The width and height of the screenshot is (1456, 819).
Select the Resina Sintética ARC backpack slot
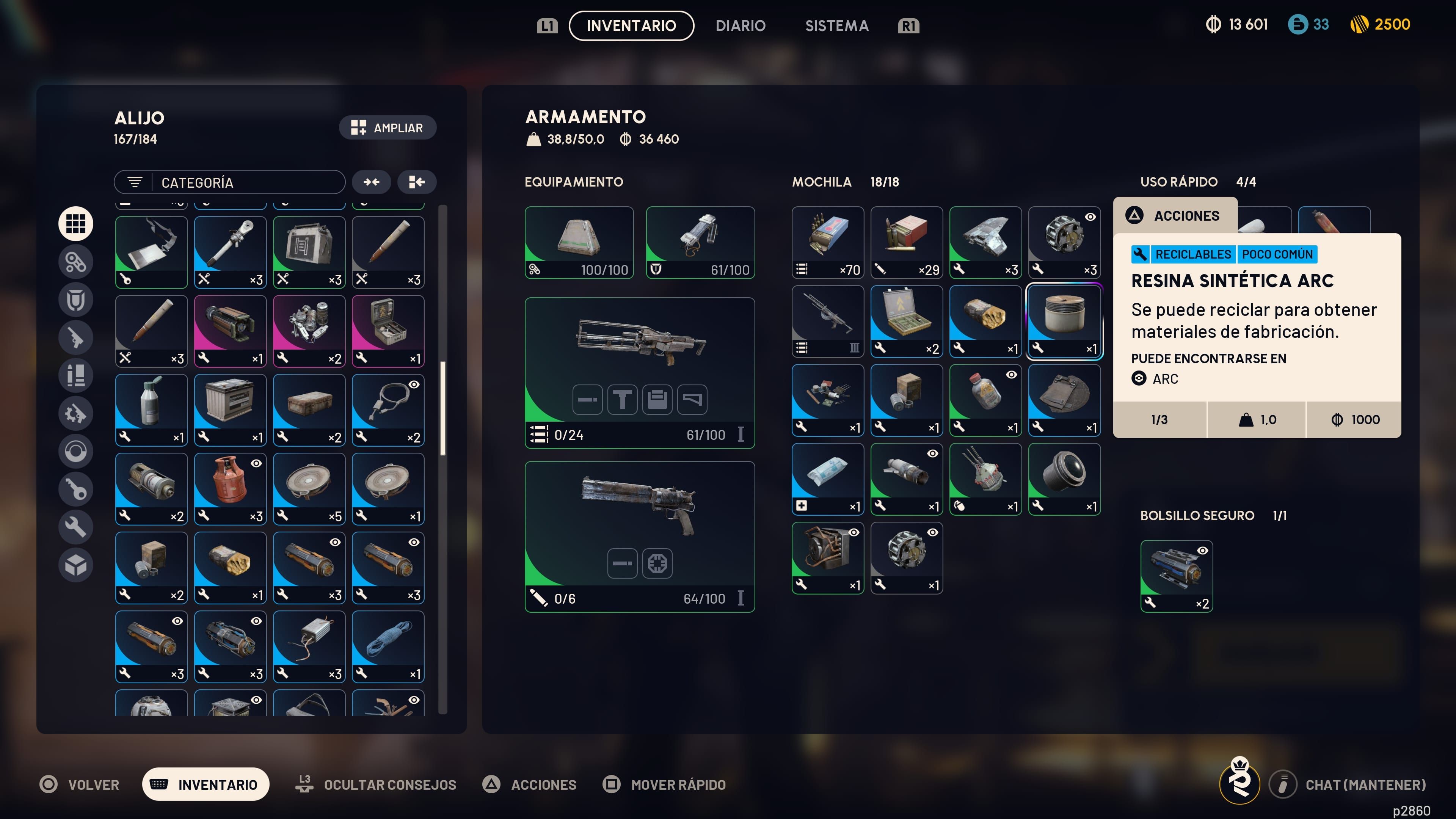coord(1064,321)
